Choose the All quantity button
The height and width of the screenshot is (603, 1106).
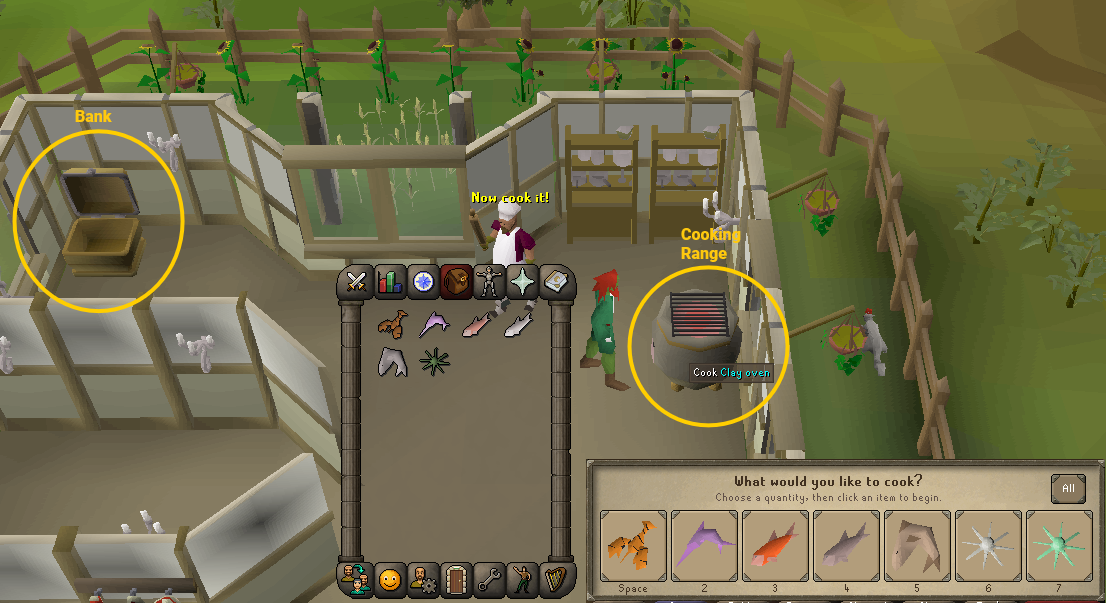point(1068,489)
